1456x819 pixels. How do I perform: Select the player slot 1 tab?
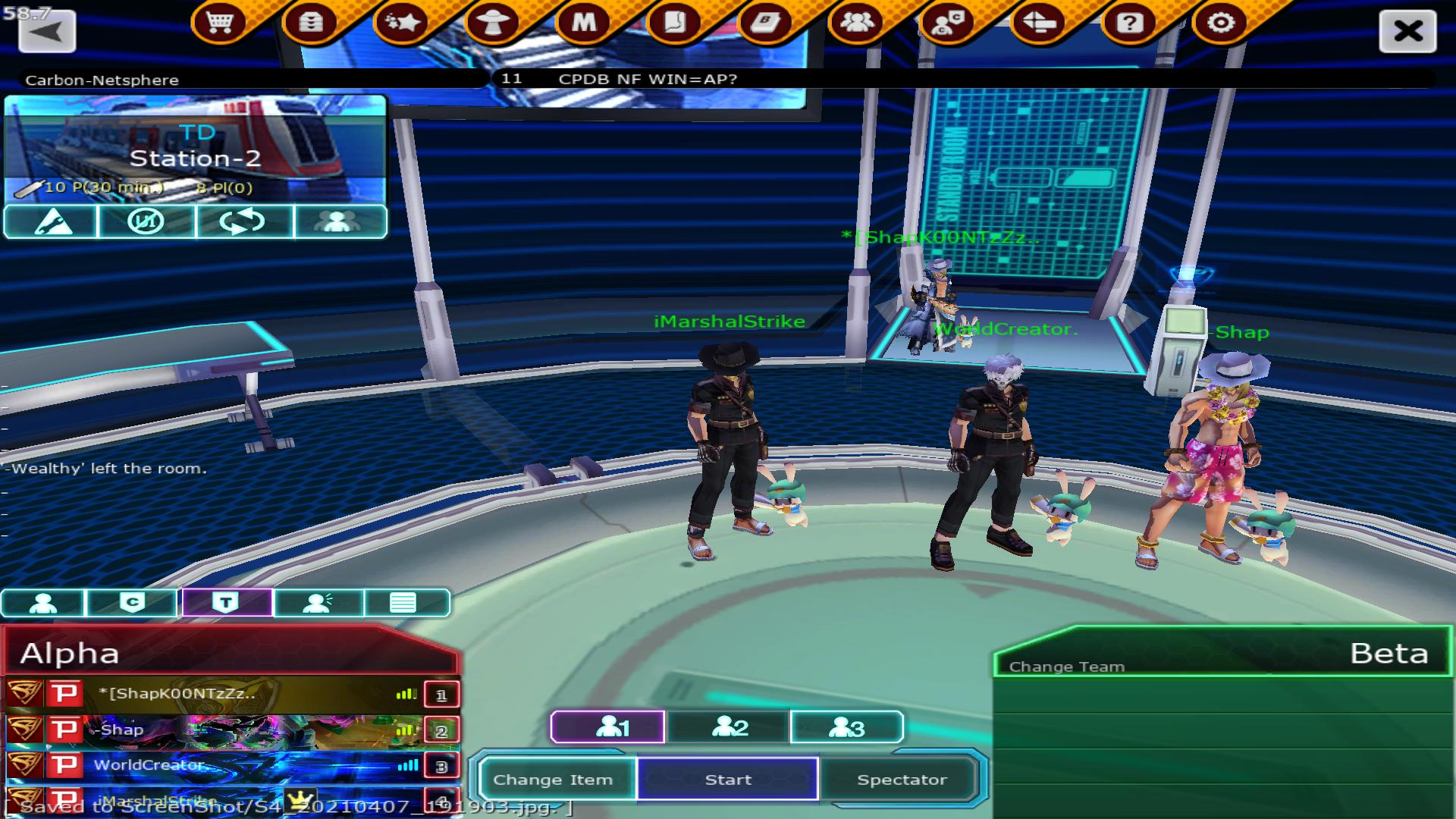[608, 728]
